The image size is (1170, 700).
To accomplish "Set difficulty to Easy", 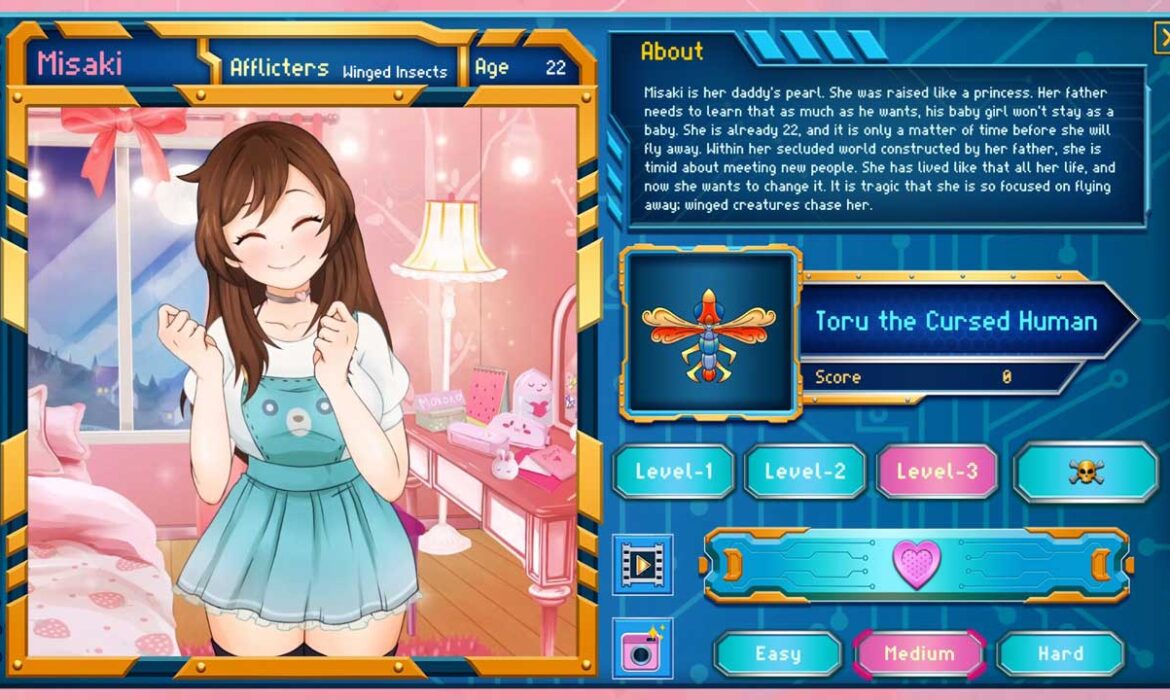I will [778, 654].
